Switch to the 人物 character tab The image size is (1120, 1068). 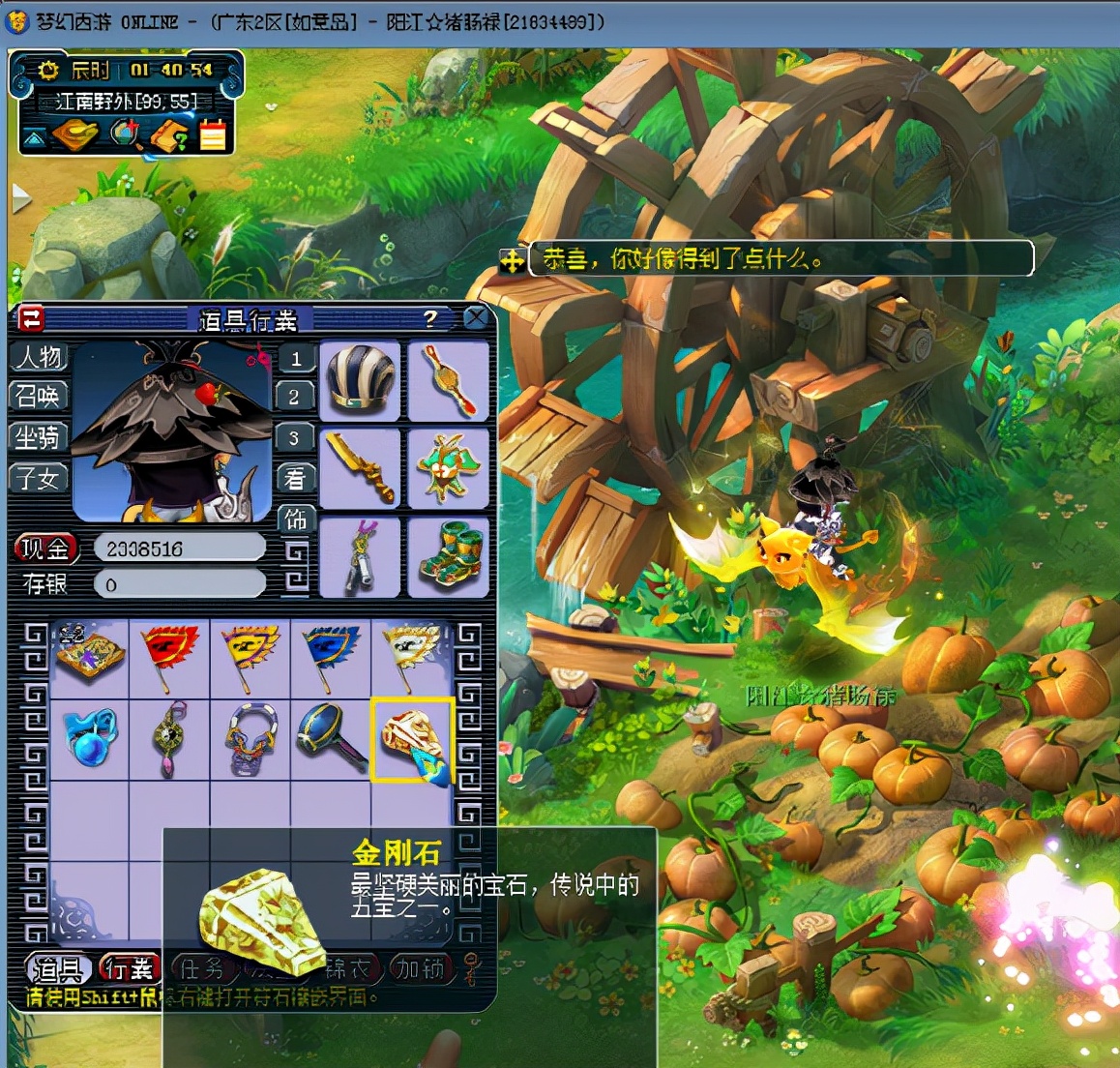[39, 357]
